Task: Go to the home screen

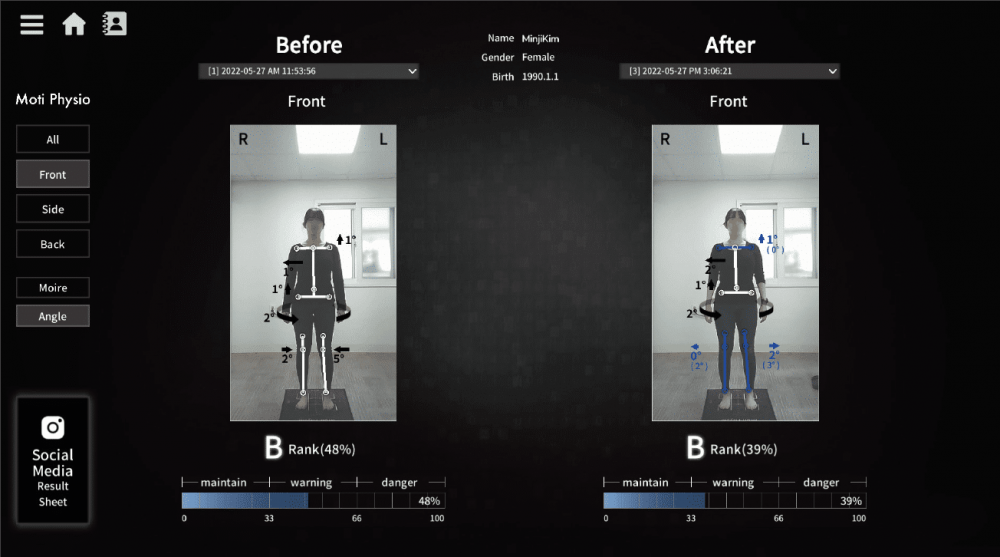Action: click(74, 23)
